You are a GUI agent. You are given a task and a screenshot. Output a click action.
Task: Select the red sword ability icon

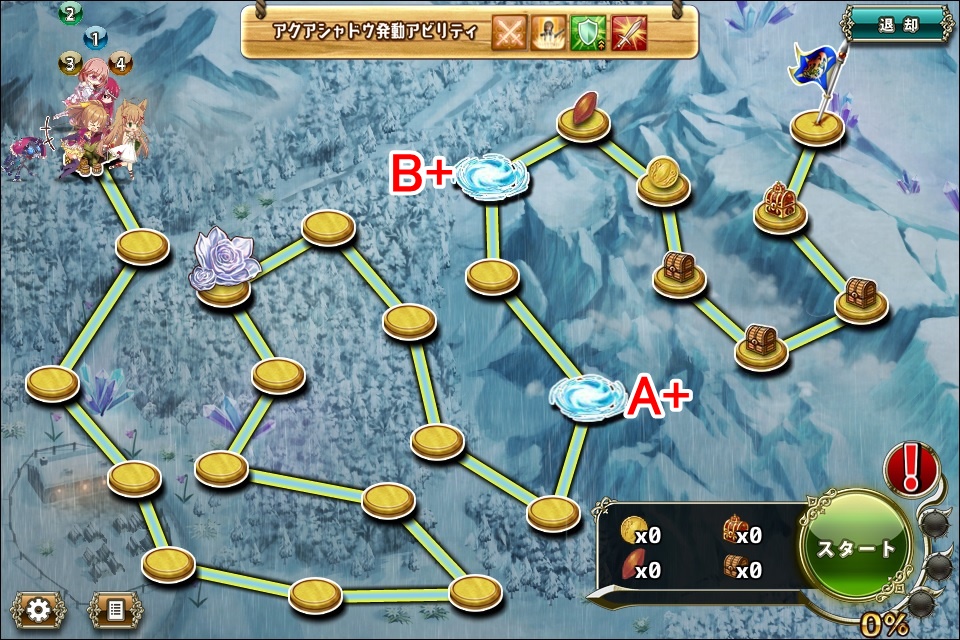click(628, 33)
